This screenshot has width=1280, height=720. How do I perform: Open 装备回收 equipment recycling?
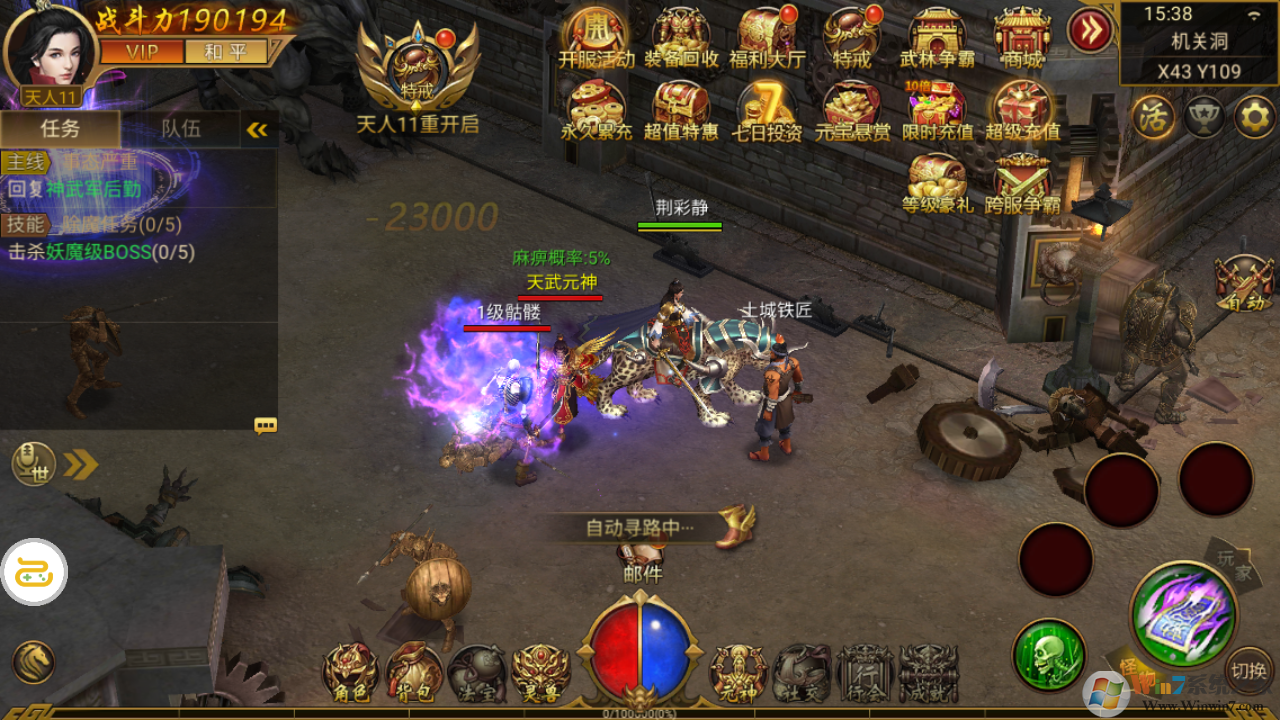[x=682, y=38]
